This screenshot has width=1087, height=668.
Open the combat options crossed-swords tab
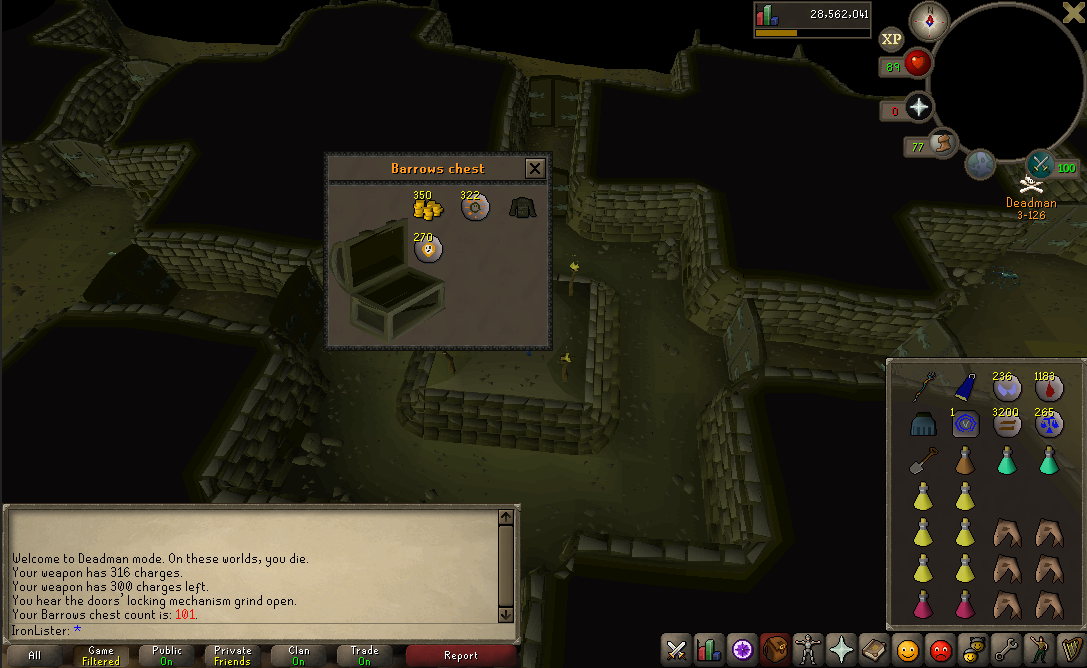click(677, 650)
